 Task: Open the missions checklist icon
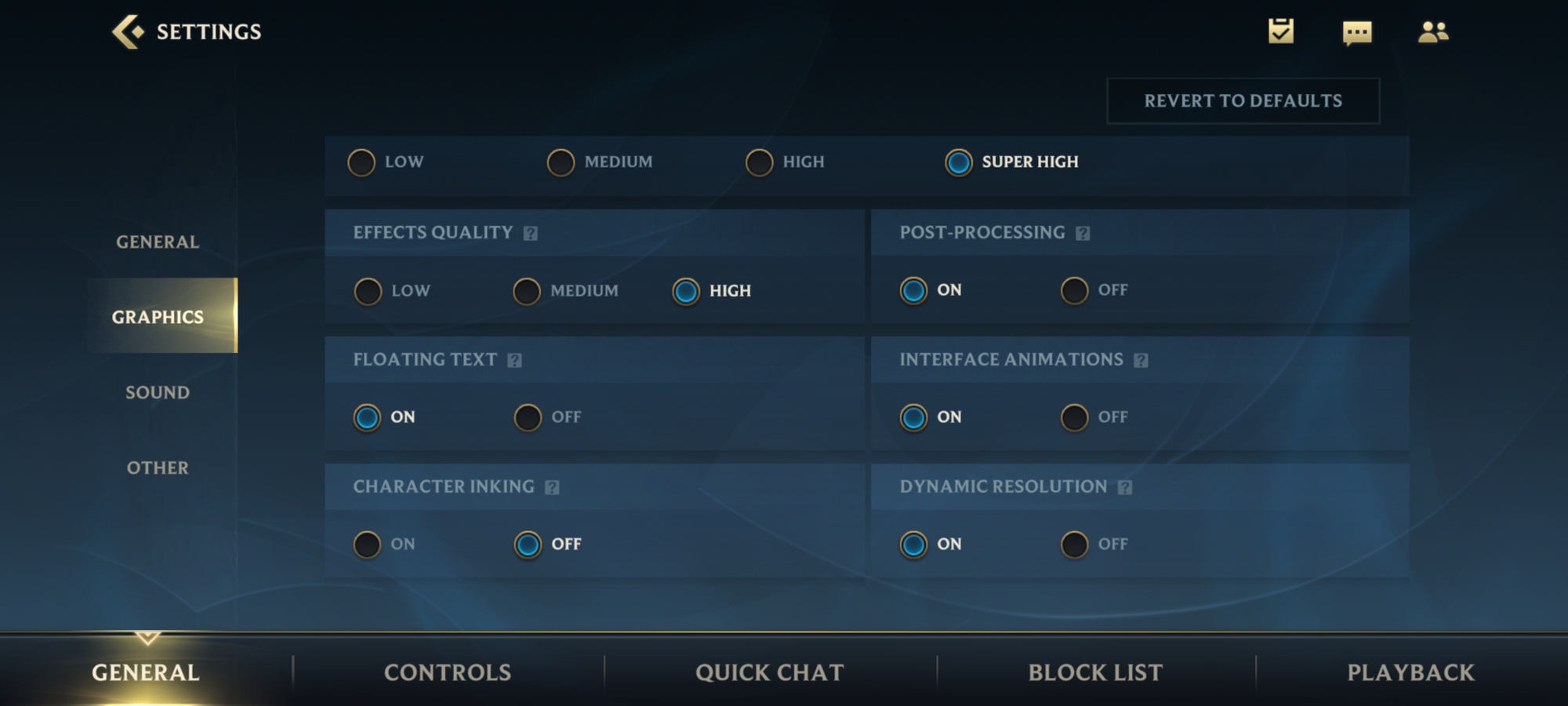point(1281,31)
